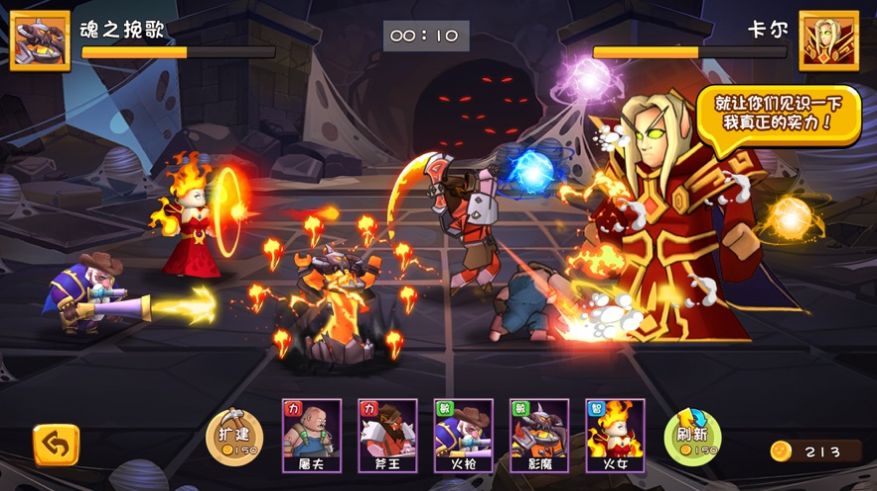Select the 屠夫 hero card
This screenshot has height=491, width=877.
pos(312,436)
